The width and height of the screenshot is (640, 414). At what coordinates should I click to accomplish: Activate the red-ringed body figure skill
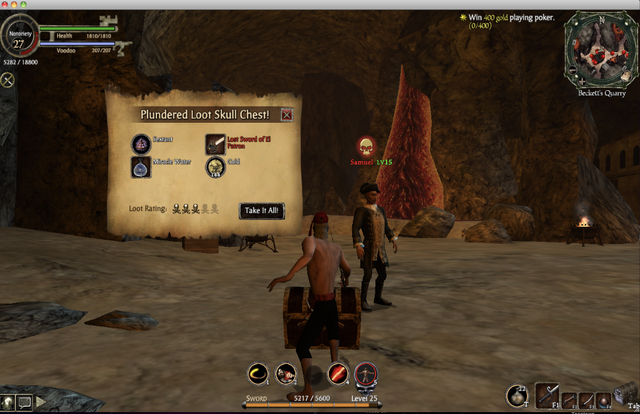pos(366,374)
